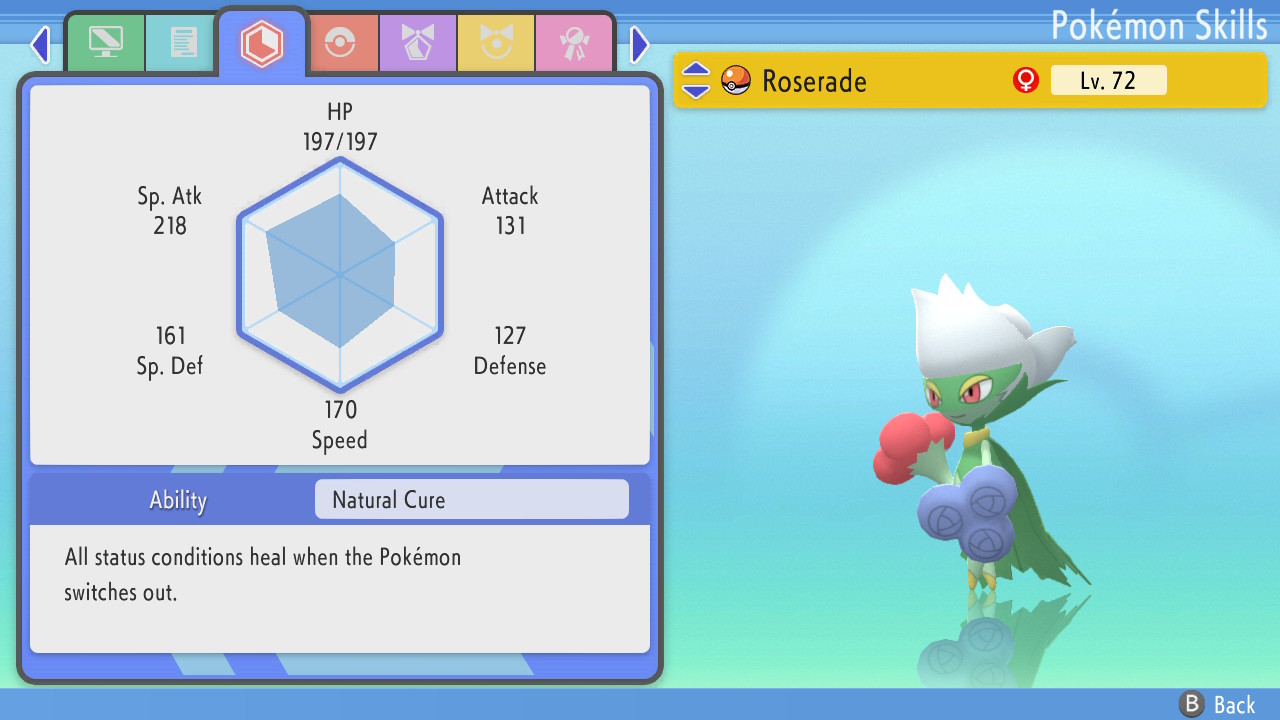Click the left page navigation arrow
The width and height of the screenshot is (1280, 720).
[x=40, y=44]
